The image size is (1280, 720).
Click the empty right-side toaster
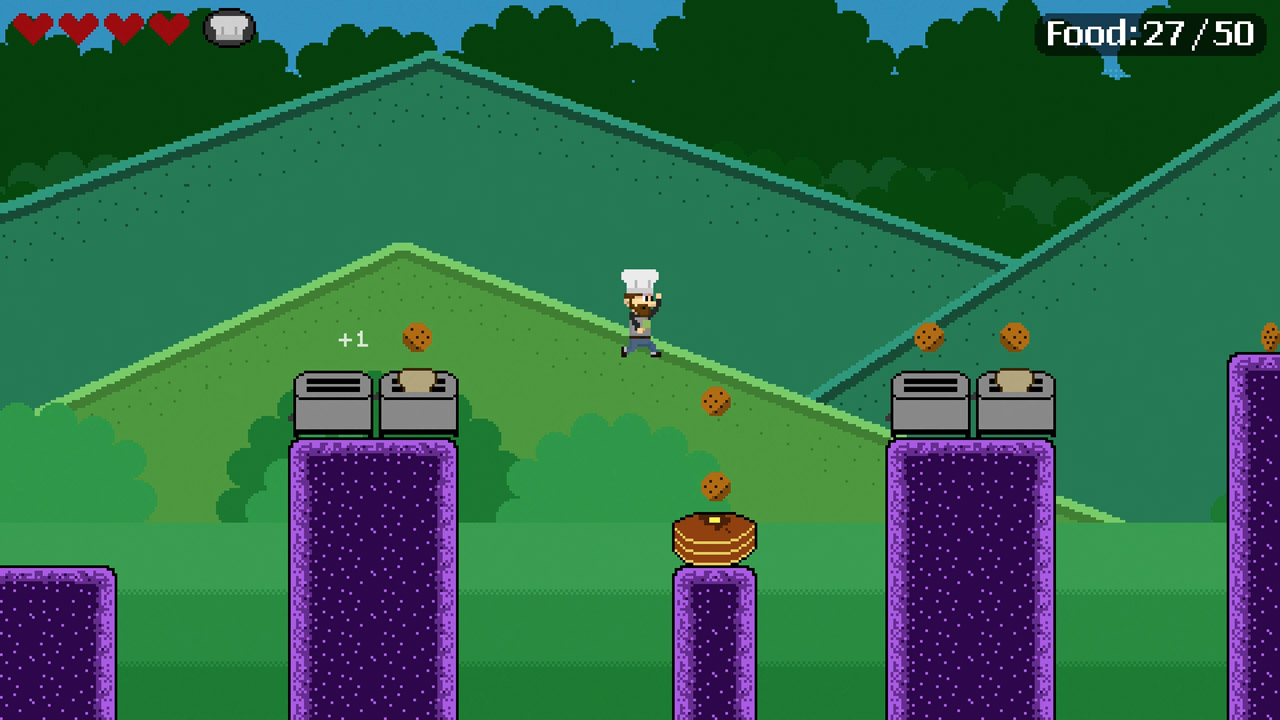pyautogui.click(x=928, y=400)
